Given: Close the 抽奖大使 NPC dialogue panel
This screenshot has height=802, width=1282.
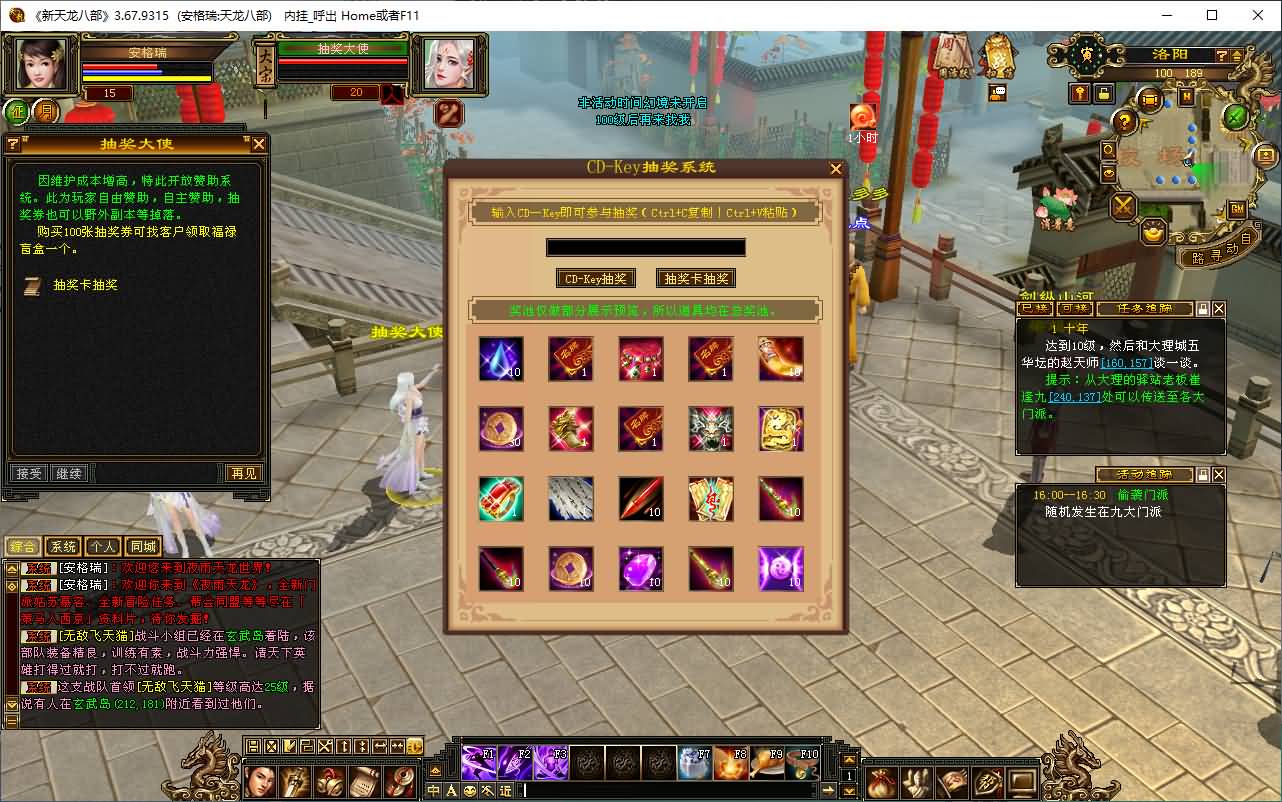Looking at the screenshot, I should (258, 144).
